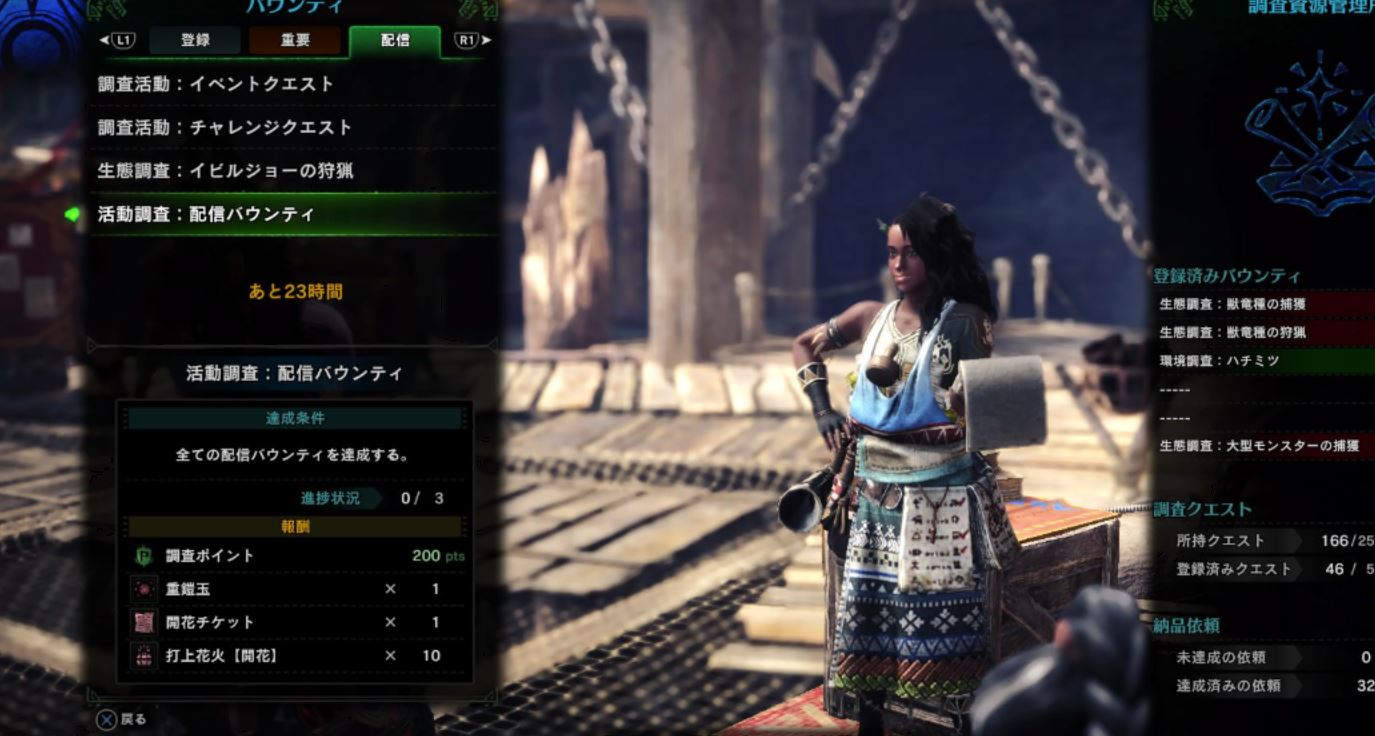1375x736 pixels.
Task: Select the 配信 tab
Action: [x=394, y=41]
